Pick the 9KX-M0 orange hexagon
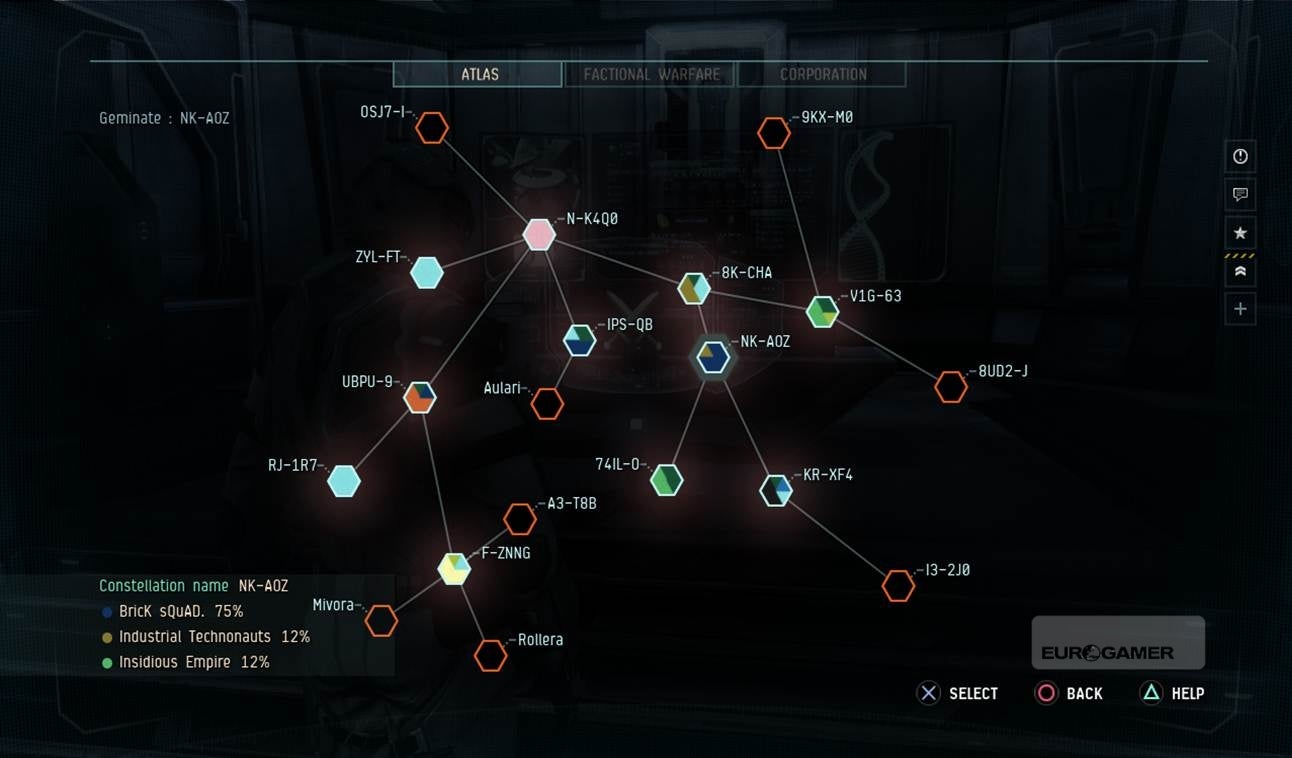 [x=773, y=133]
